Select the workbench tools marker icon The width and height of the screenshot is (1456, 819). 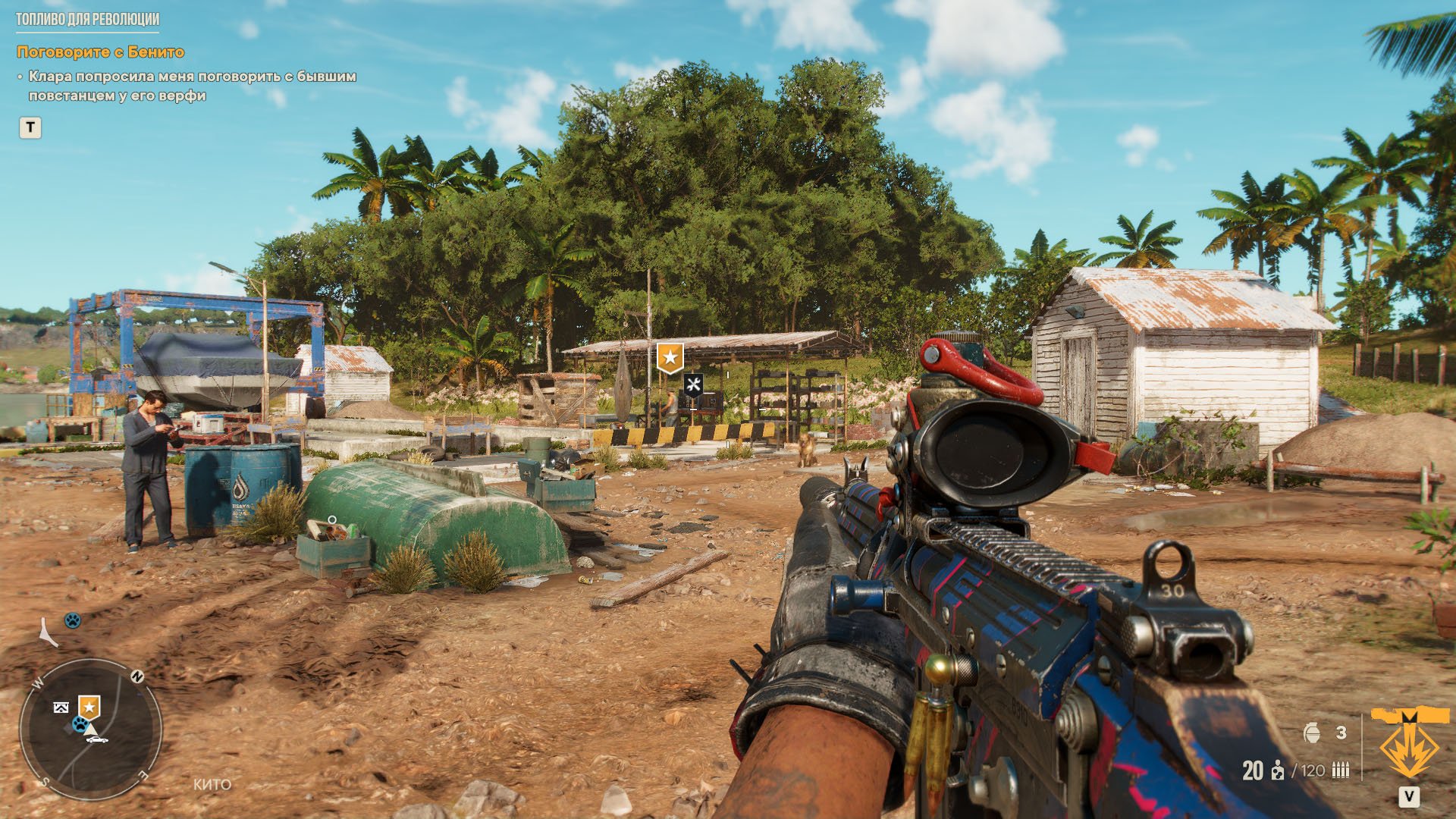pos(693,384)
